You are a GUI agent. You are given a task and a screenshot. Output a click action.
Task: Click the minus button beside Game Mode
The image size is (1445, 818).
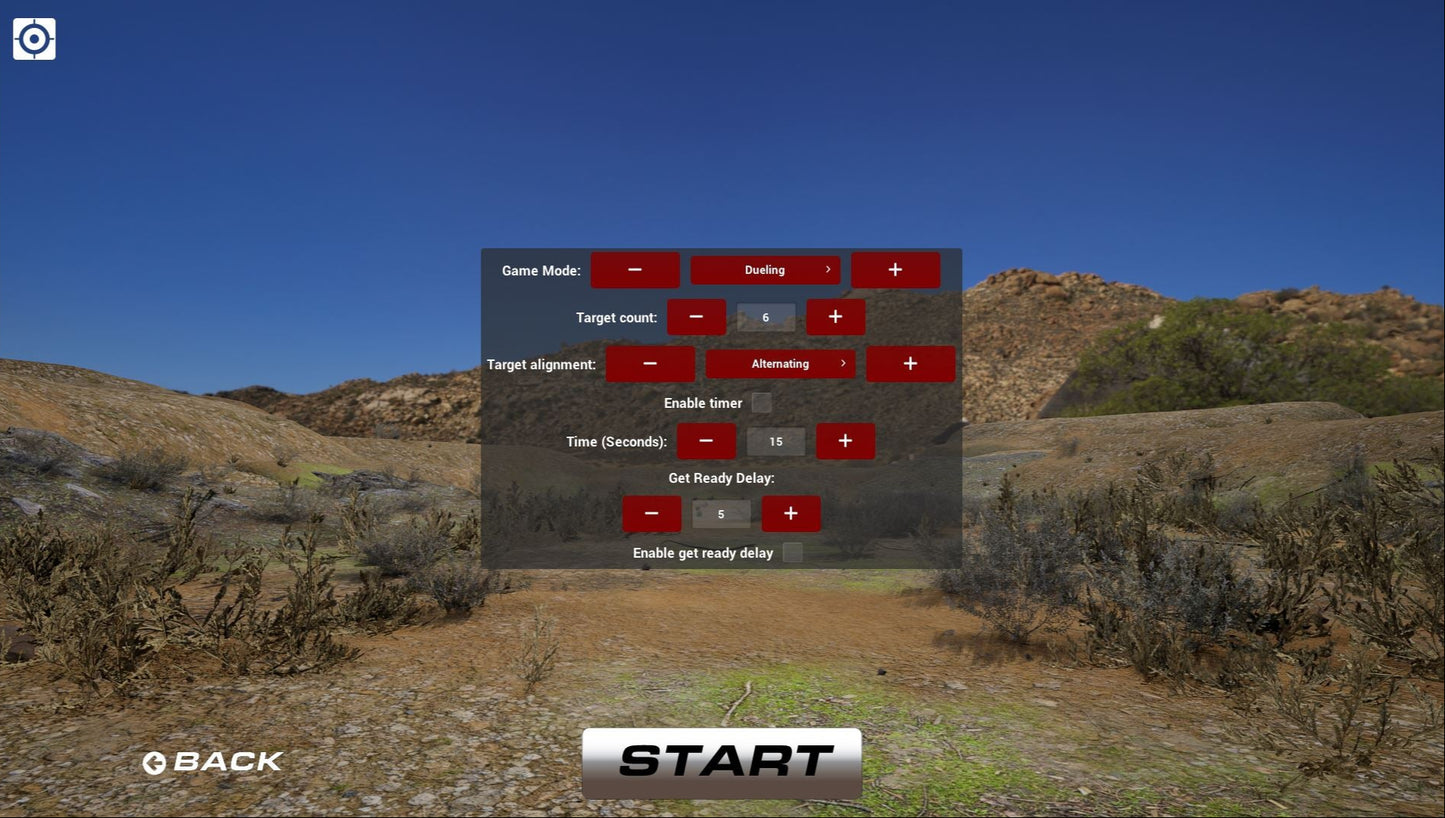coord(635,269)
